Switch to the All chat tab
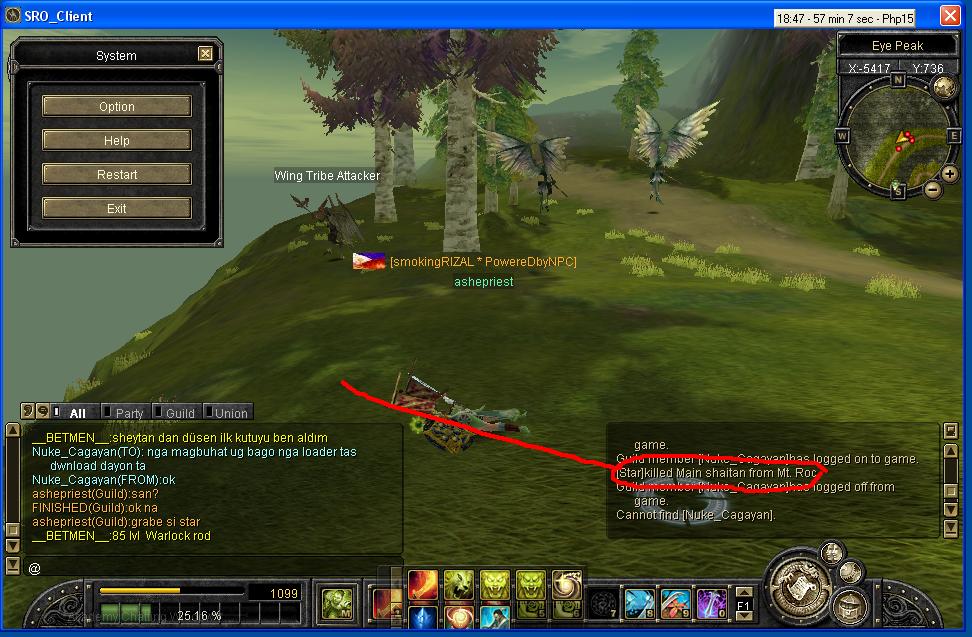 click(x=77, y=413)
